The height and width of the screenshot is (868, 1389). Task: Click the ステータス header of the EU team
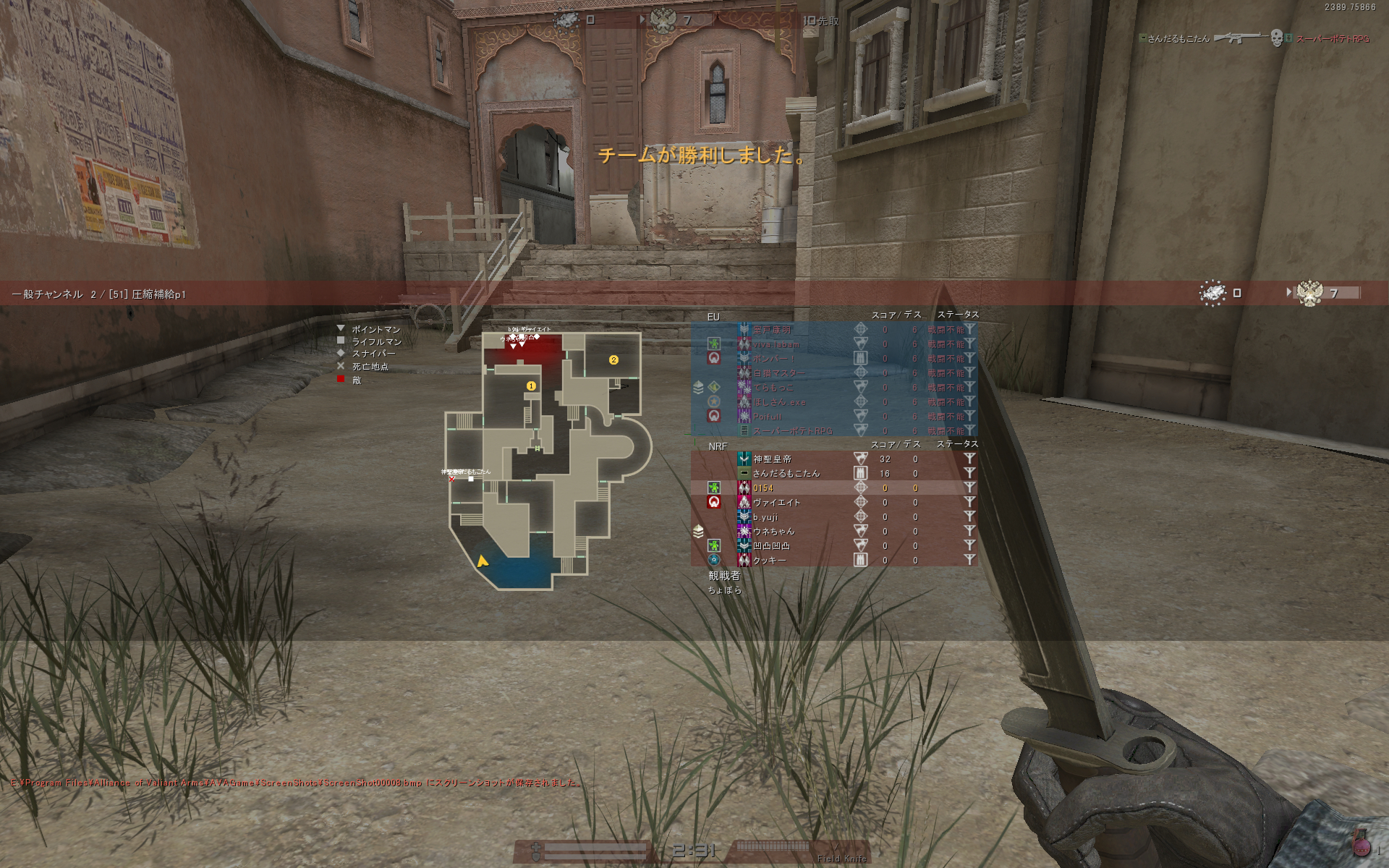click(958, 315)
